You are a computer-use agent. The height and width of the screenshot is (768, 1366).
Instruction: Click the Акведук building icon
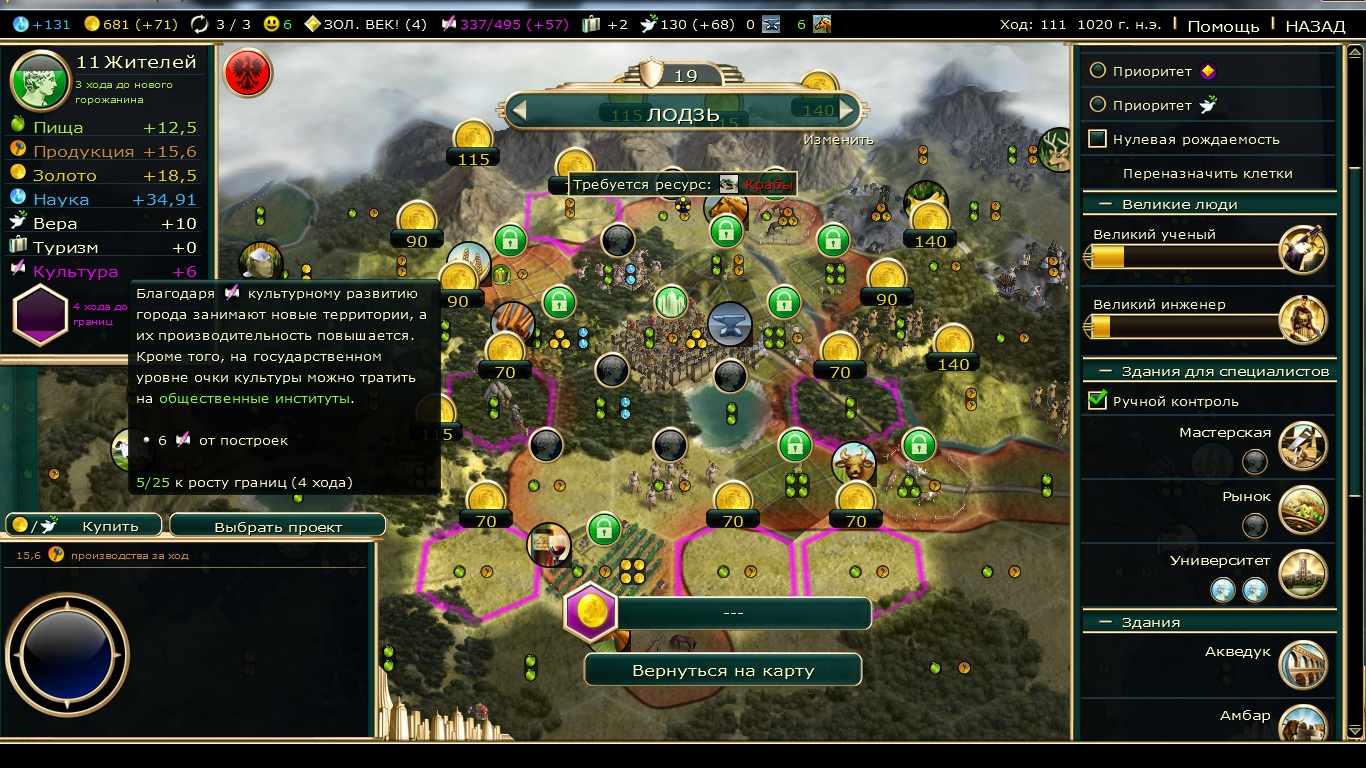1302,665
